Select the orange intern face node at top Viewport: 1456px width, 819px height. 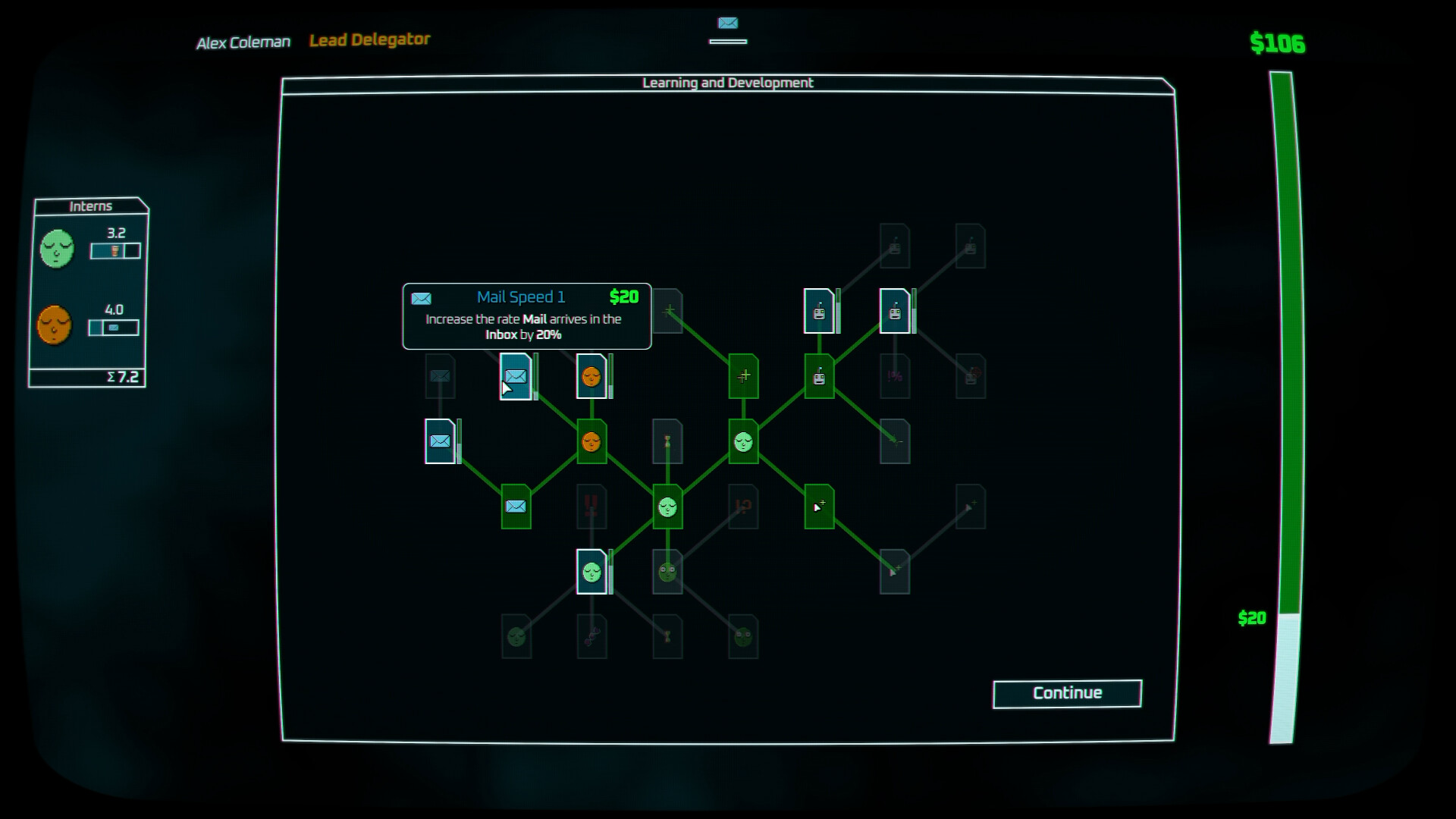tap(591, 377)
